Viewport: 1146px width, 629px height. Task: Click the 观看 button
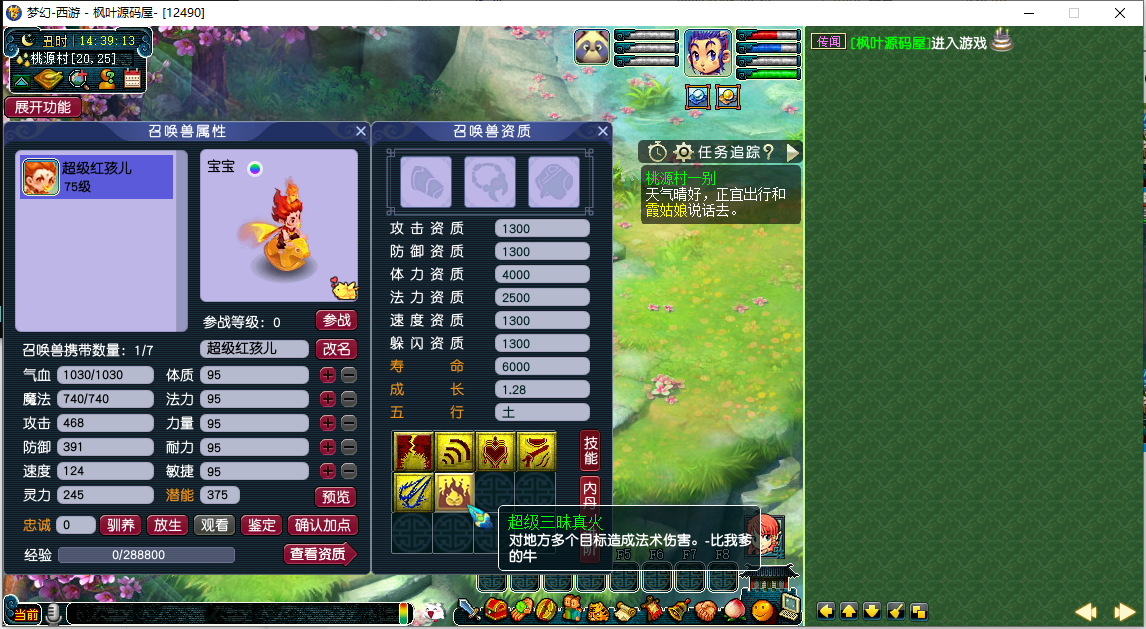214,525
